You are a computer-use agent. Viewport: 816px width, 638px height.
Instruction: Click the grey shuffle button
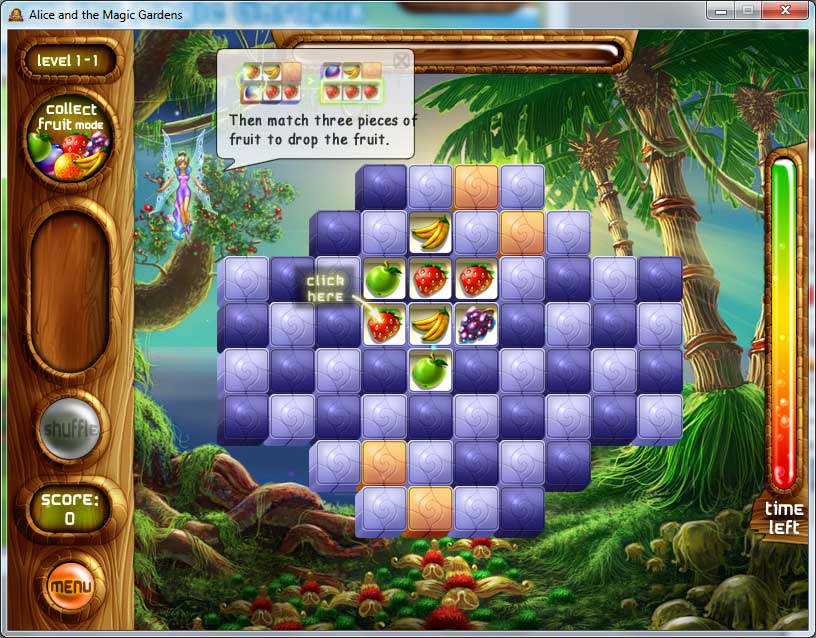tap(69, 429)
